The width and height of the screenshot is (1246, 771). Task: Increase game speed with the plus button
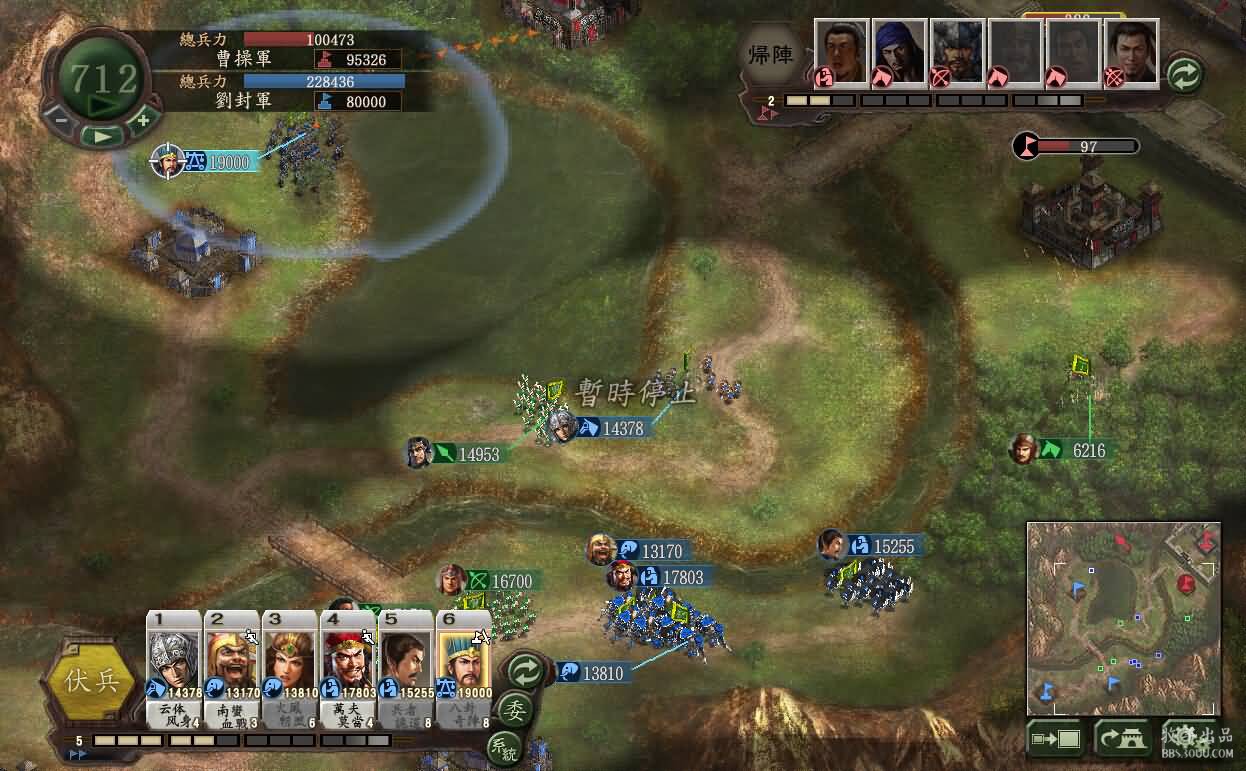(x=142, y=120)
